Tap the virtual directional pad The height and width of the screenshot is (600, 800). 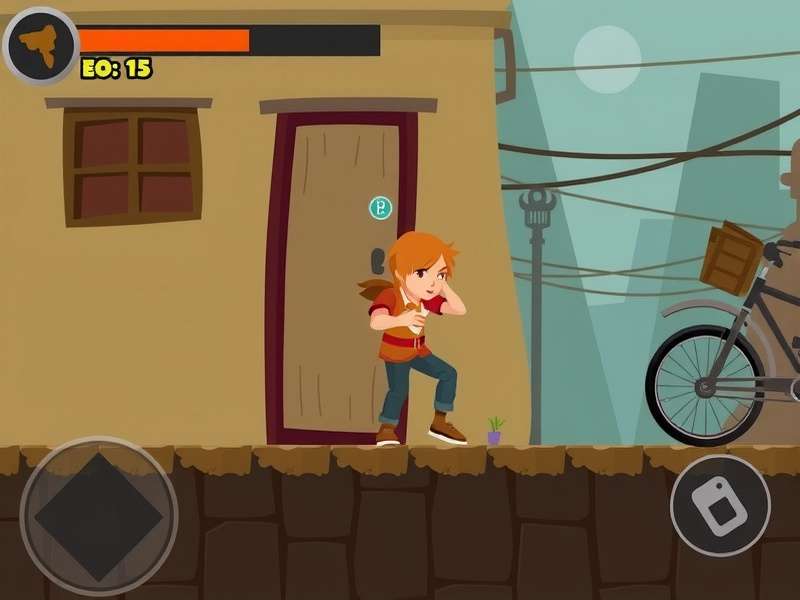[x=98, y=516]
